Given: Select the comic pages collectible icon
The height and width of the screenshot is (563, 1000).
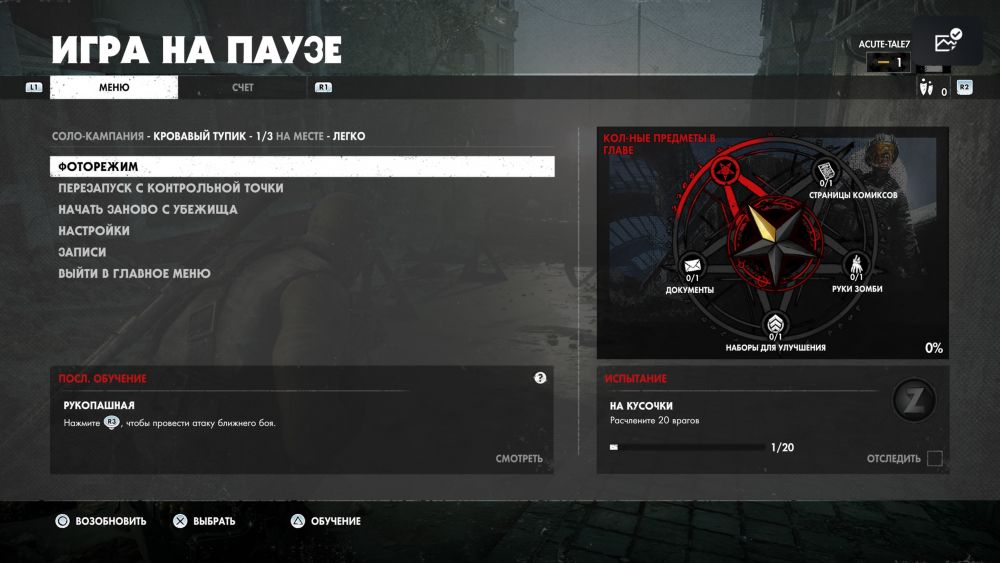Looking at the screenshot, I should coord(826,171).
